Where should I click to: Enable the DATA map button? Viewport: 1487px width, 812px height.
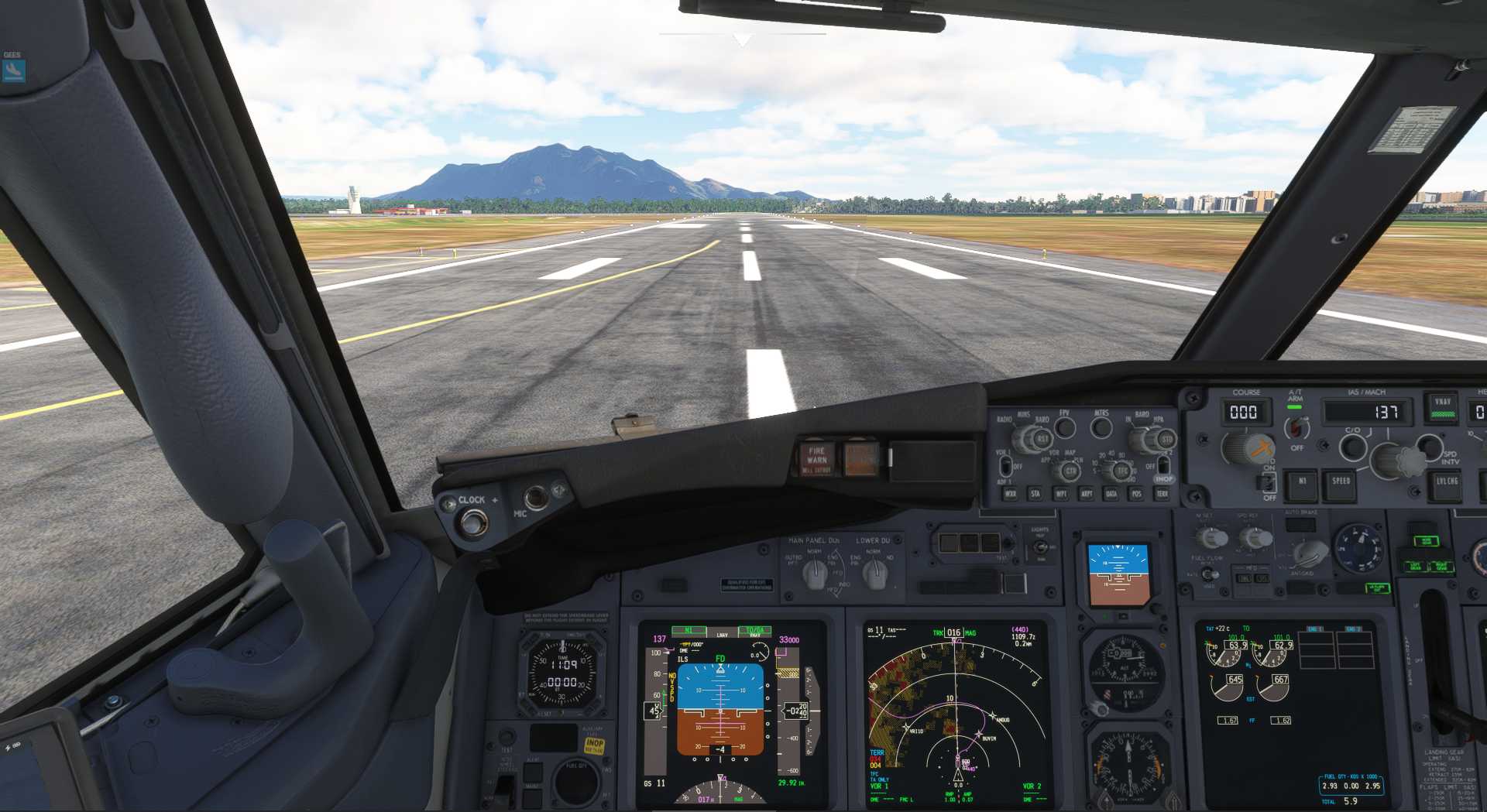tap(1111, 493)
